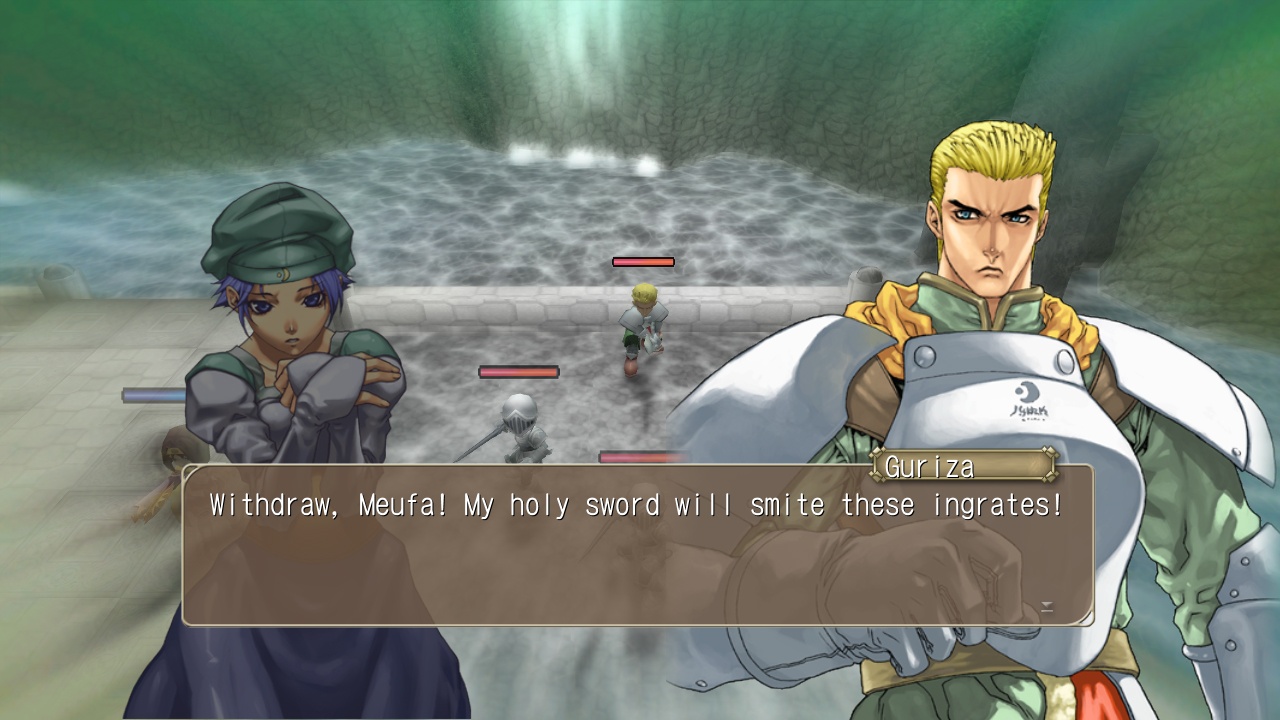Click the continue arrow in the dialogue box

(x=1047, y=608)
